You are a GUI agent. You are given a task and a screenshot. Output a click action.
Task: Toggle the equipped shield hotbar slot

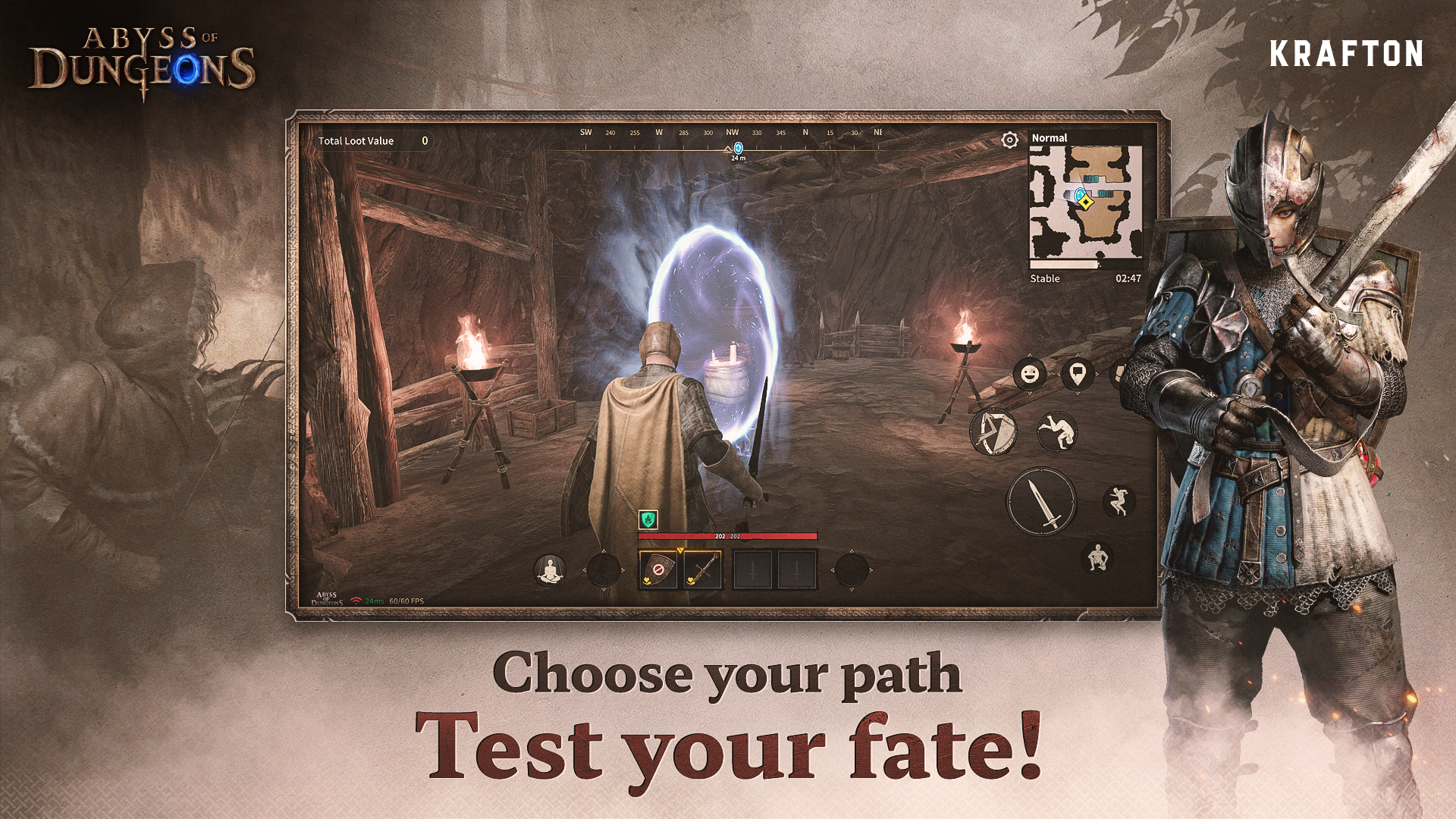(657, 570)
